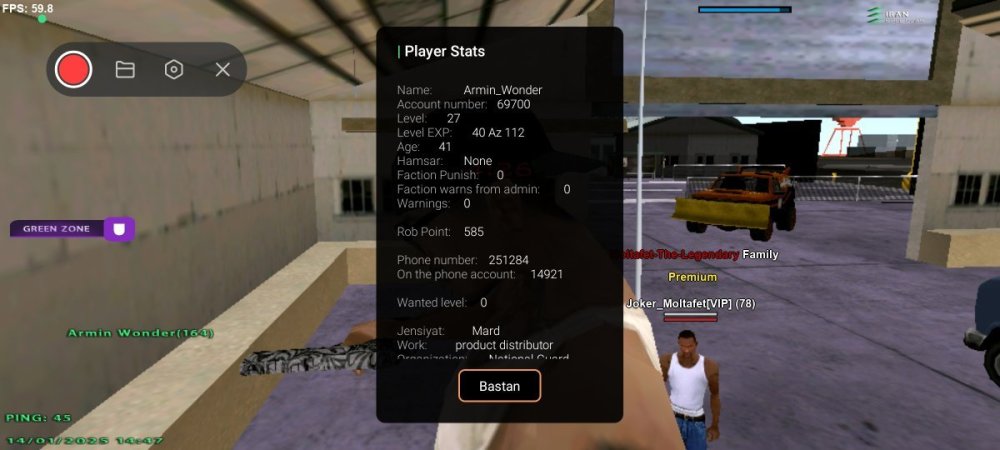This screenshot has height=450, width=1000.
Task: Close the screen recorder overlay
Action: (223, 69)
